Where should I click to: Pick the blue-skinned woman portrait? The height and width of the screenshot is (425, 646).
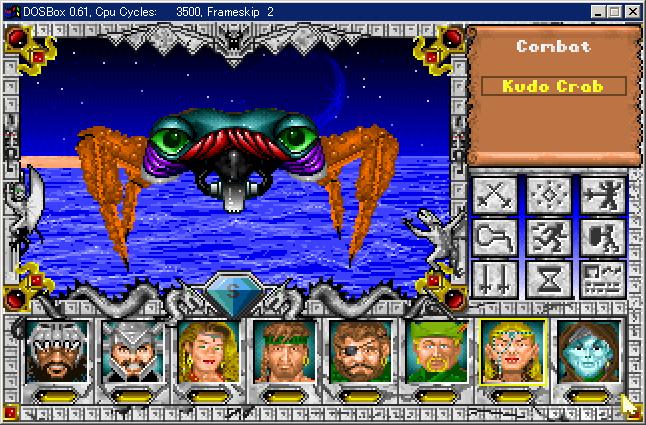[587, 351]
